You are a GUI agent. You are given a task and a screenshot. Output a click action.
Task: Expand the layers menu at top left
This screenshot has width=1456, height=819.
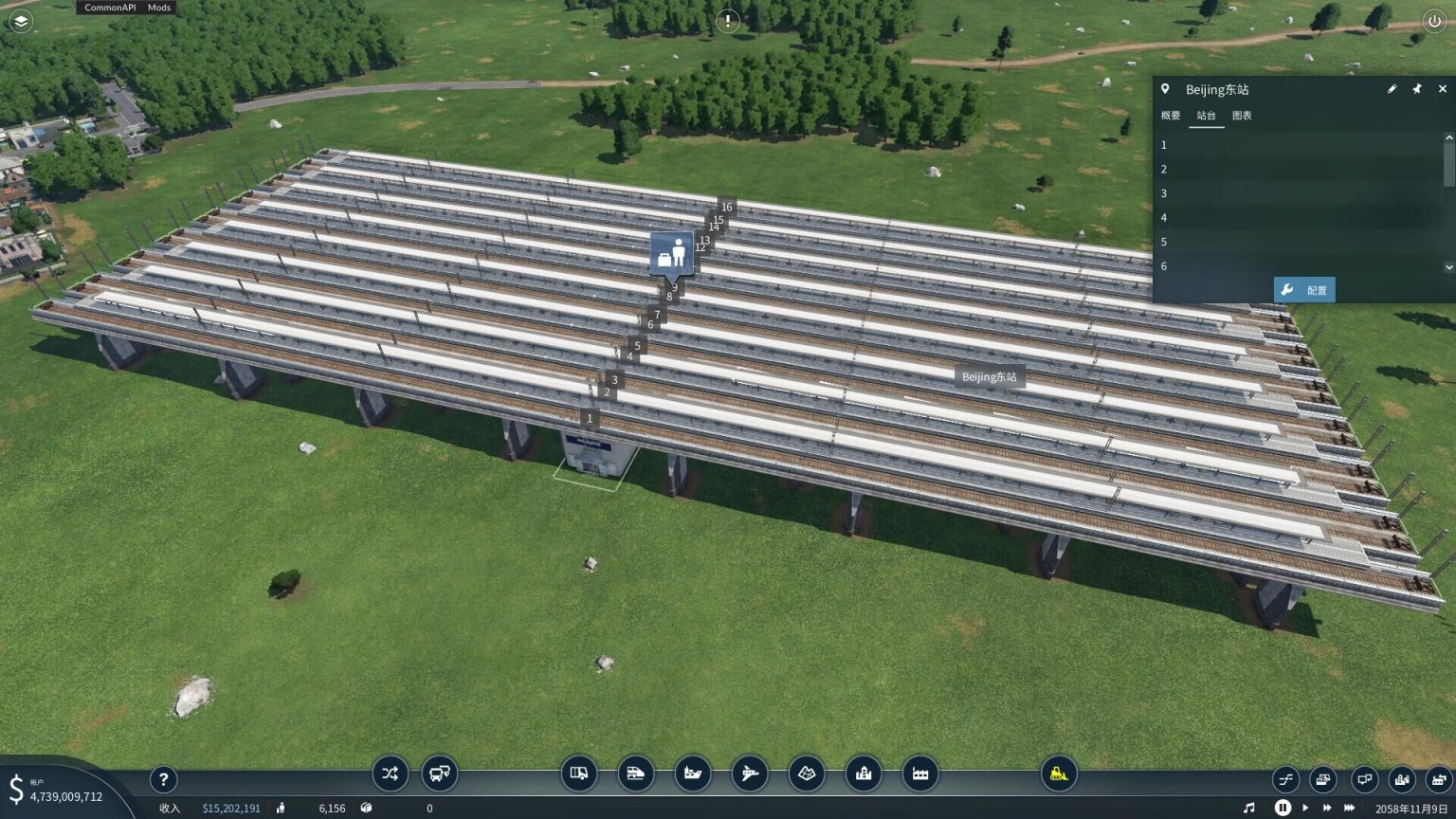(19, 21)
